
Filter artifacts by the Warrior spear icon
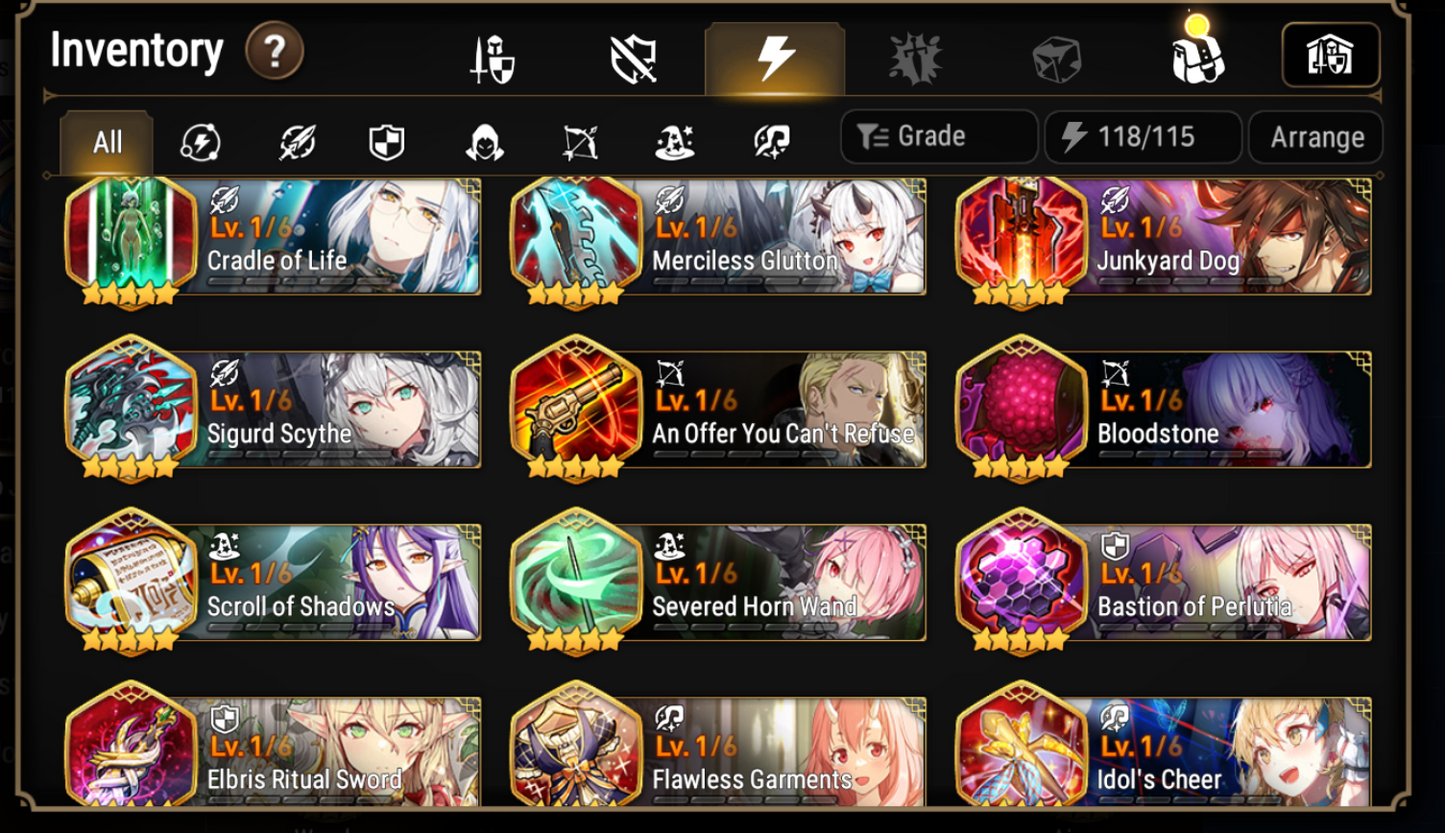click(295, 142)
